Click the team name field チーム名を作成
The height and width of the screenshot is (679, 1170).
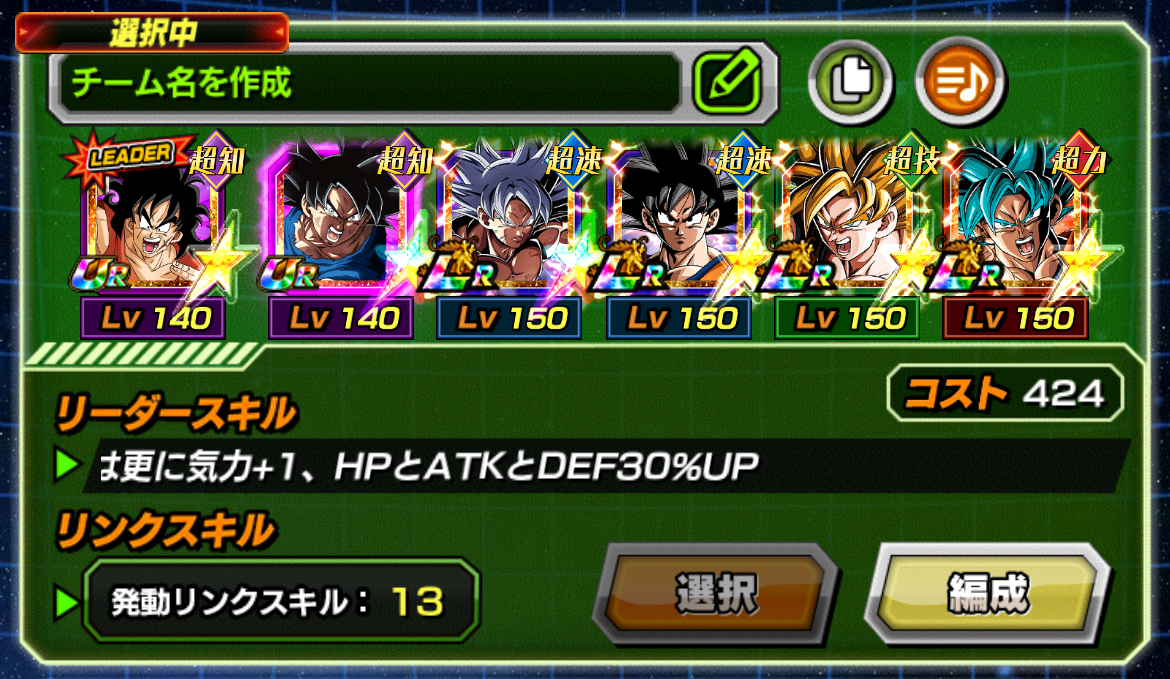(x=370, y=82)
